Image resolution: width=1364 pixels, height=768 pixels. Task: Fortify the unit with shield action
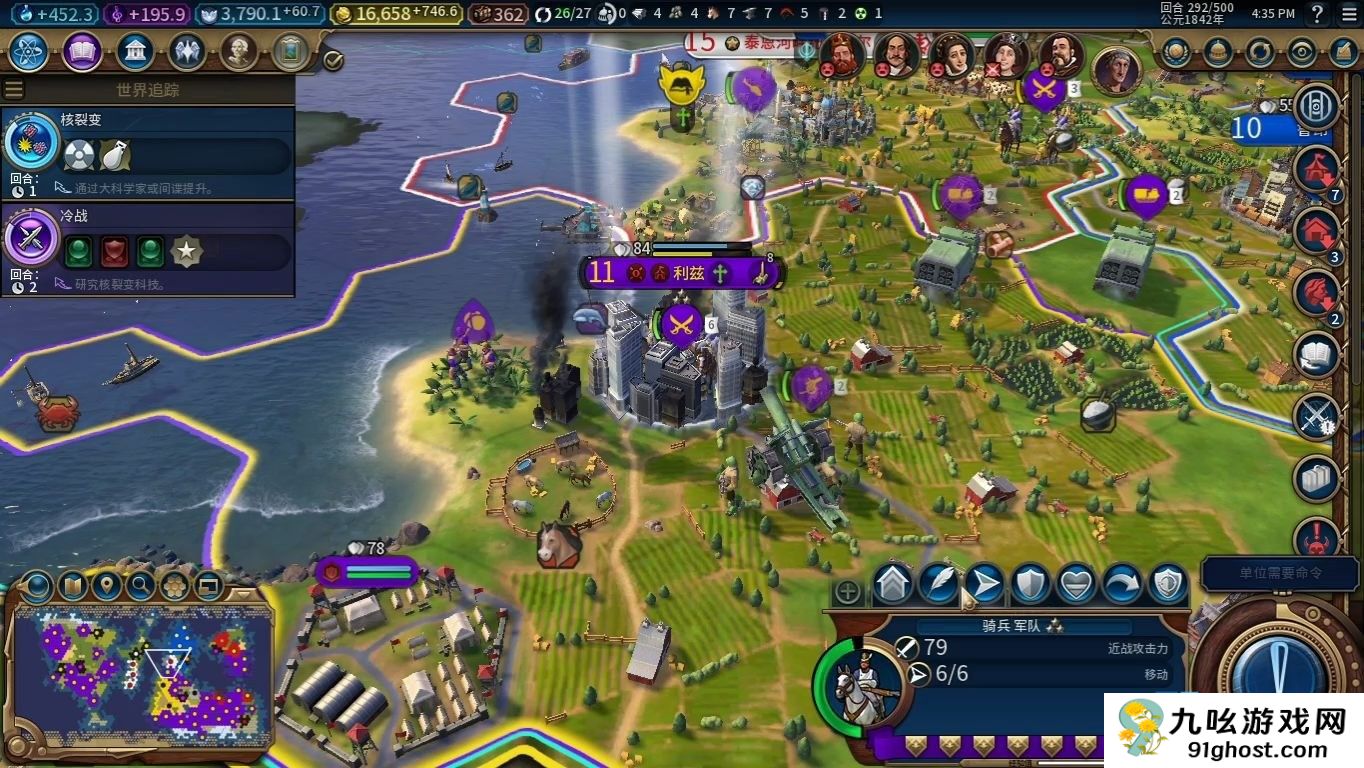(1030, 584)
